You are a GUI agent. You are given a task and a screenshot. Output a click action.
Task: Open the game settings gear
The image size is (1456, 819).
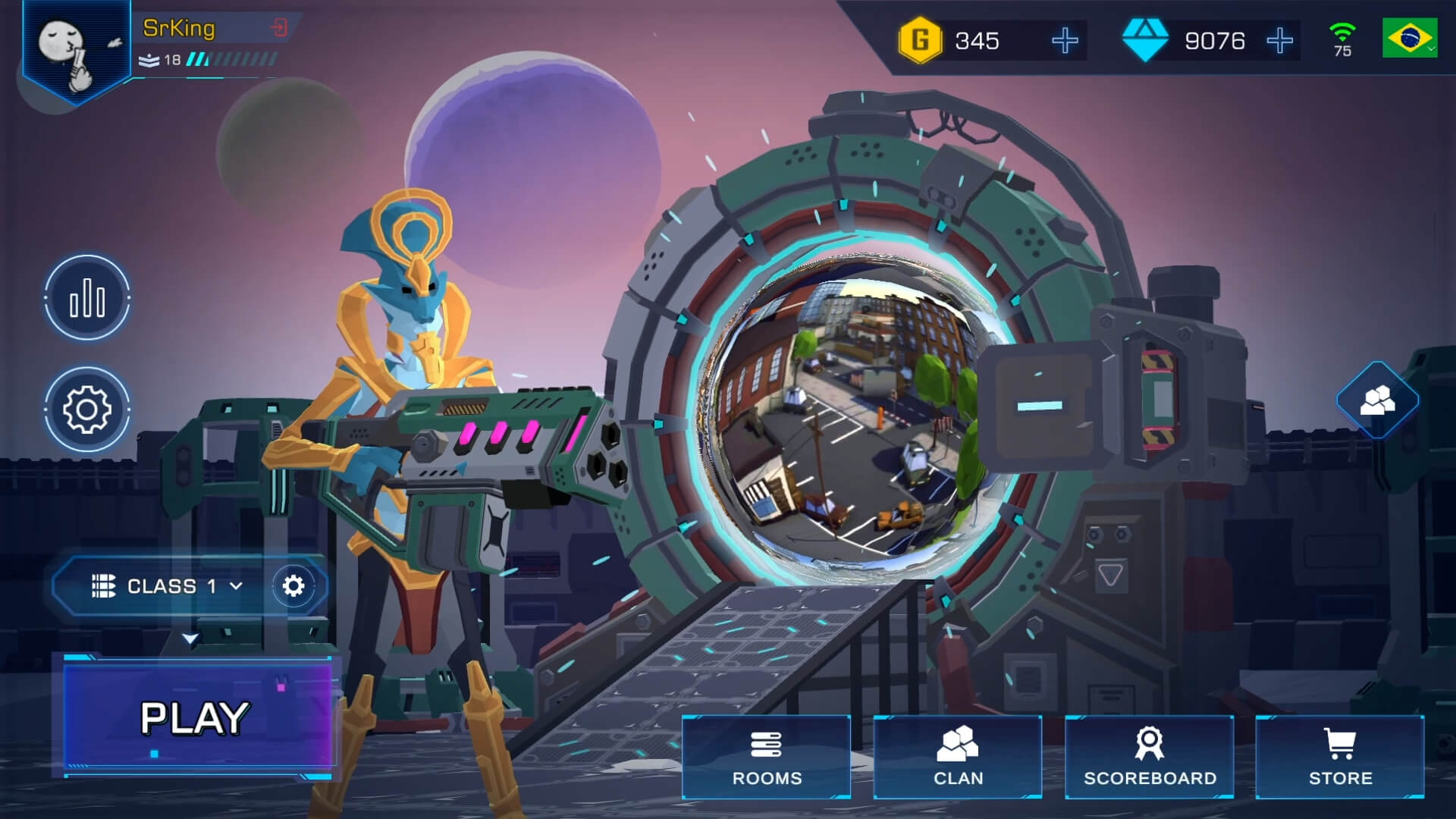tap(87, 409)
